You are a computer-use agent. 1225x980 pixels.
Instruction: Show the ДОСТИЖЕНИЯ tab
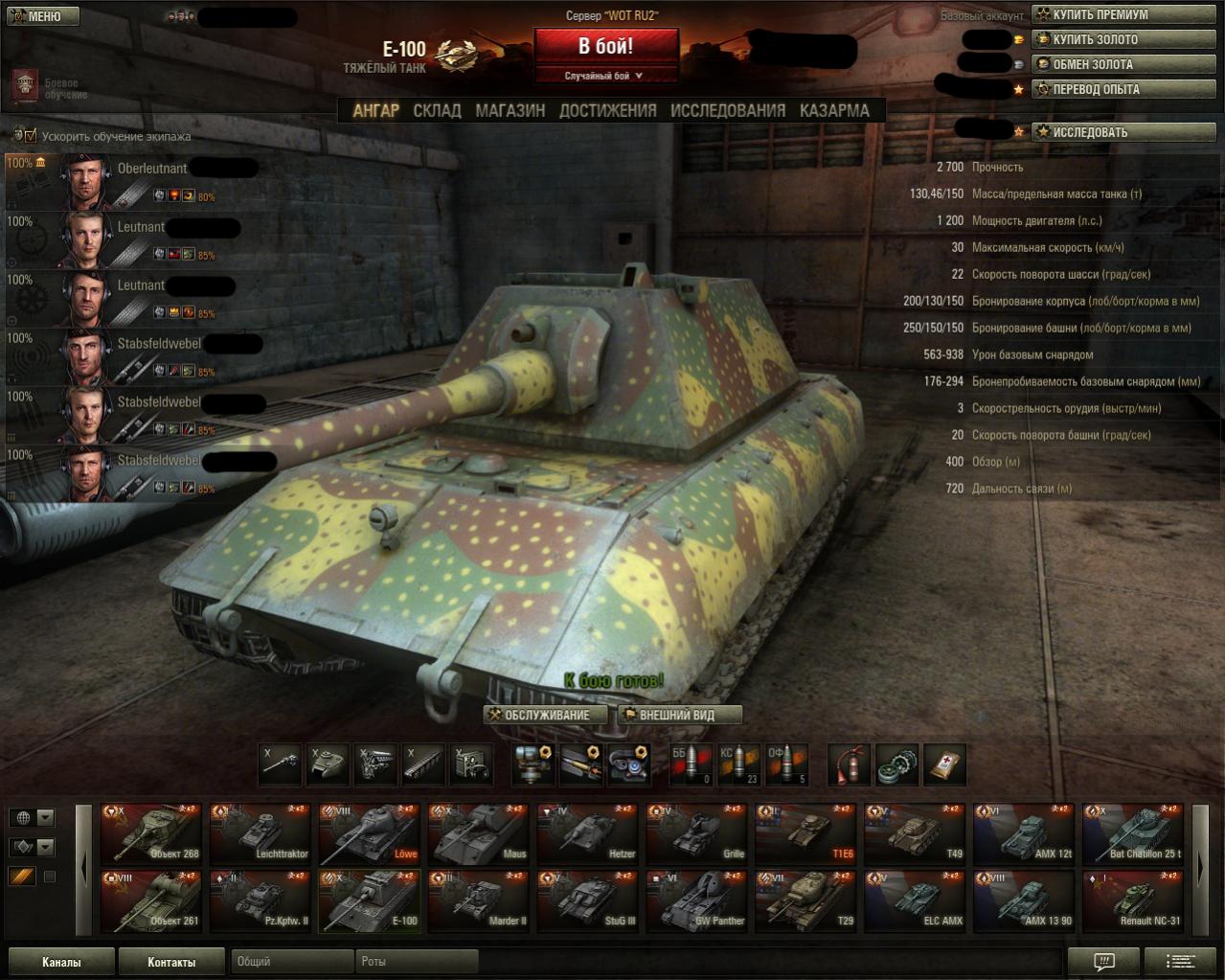point(607,110)
